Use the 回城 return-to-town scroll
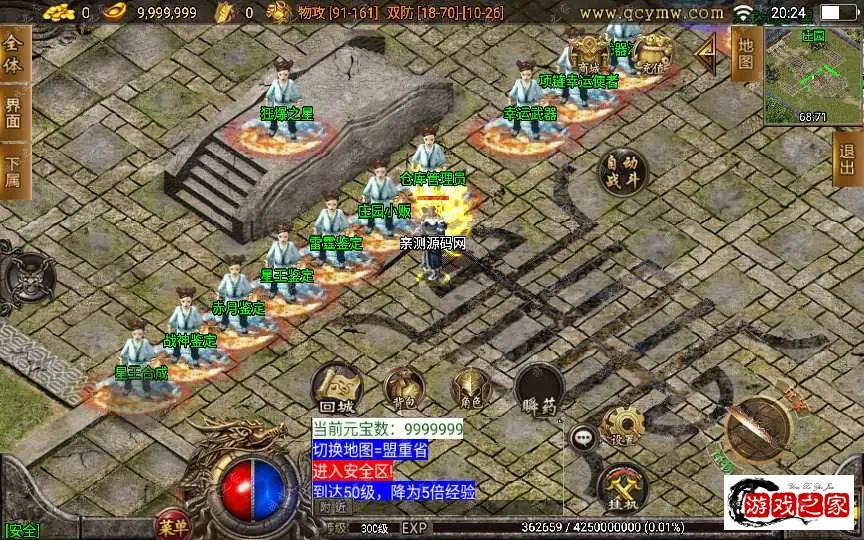Screen dimensions: 864x540 coord(336,387)
